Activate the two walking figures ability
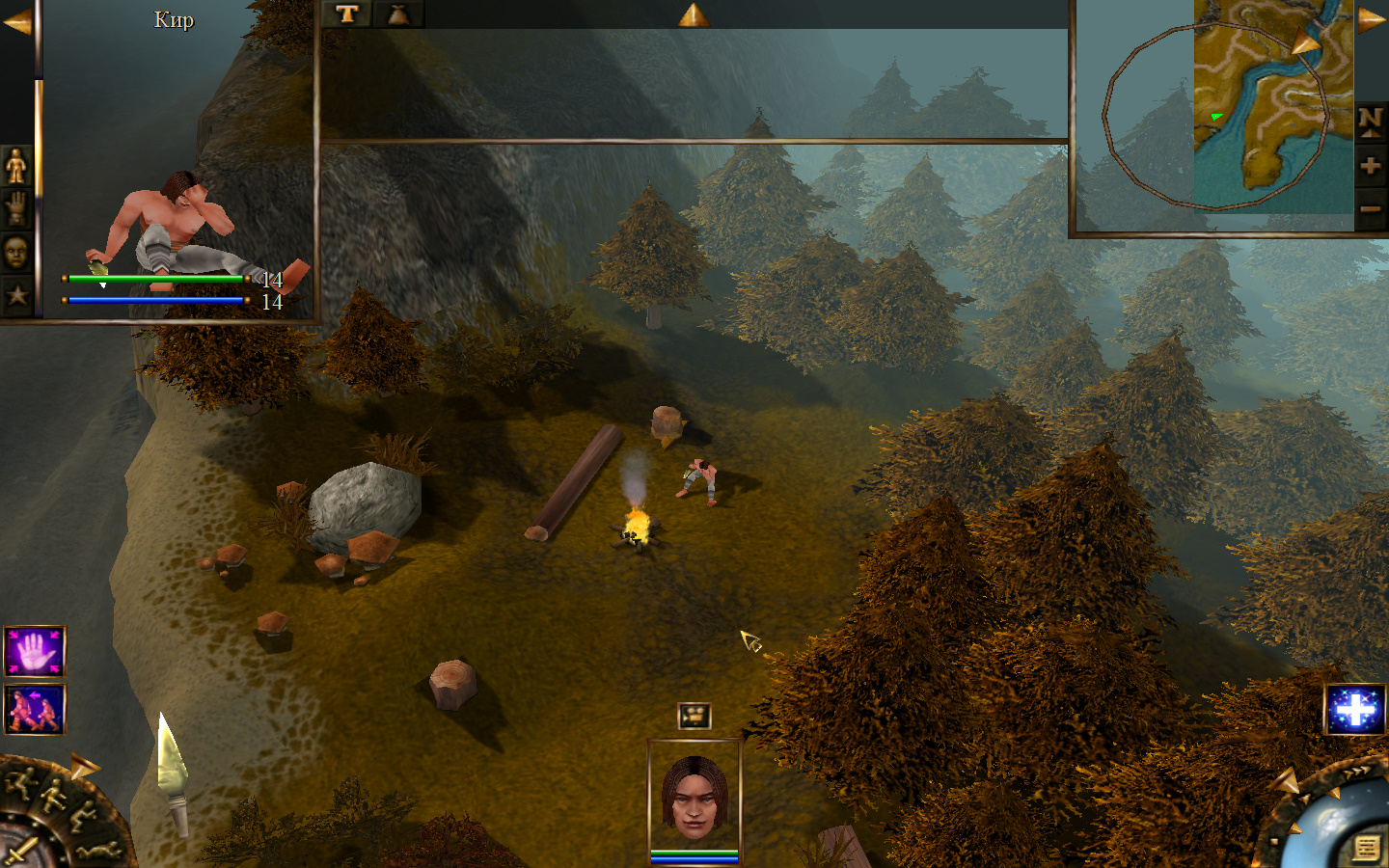The image size is (1389, 868). pos(35,710)
